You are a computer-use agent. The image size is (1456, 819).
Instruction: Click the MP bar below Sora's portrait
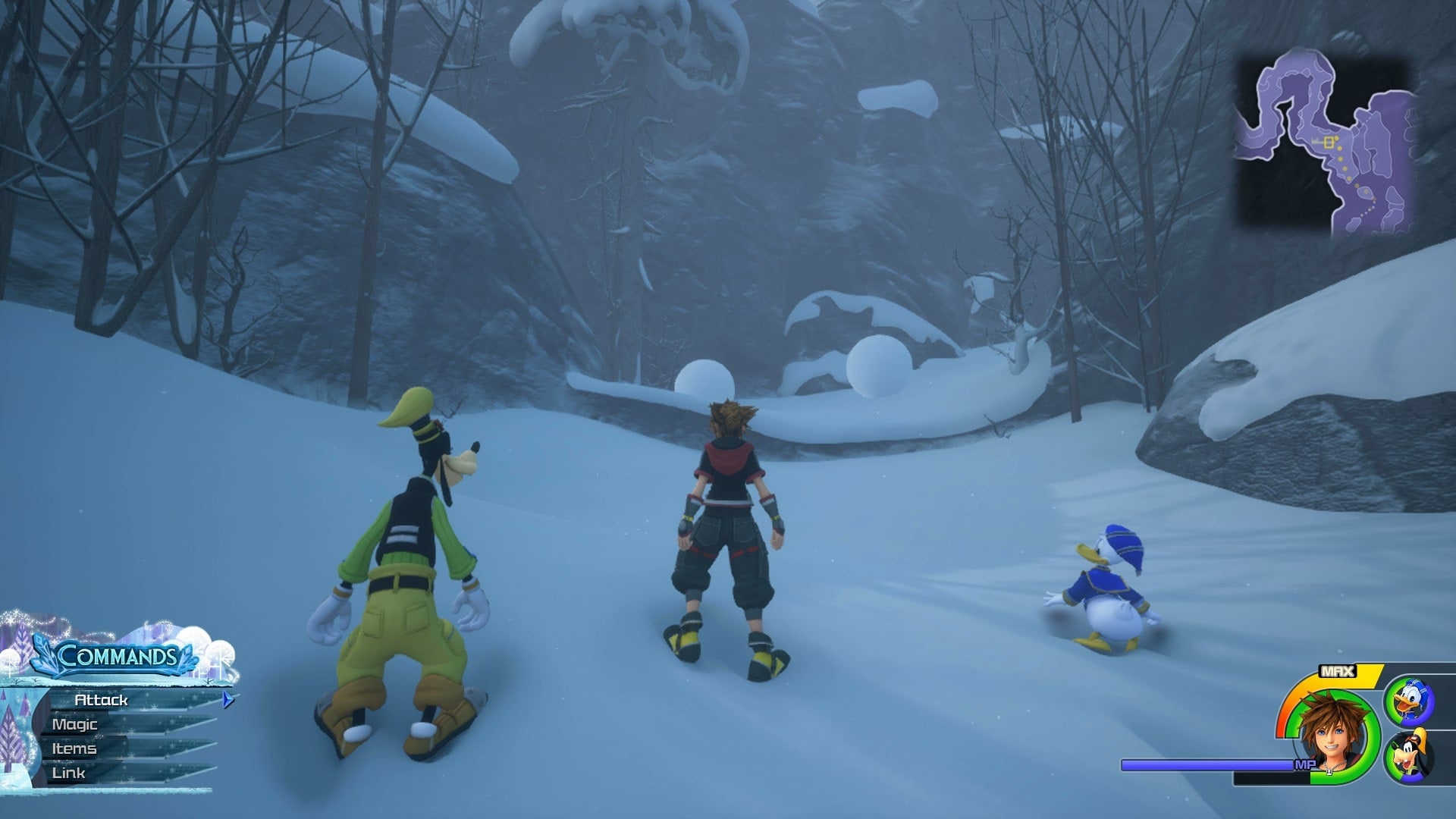pos(1206,764)
